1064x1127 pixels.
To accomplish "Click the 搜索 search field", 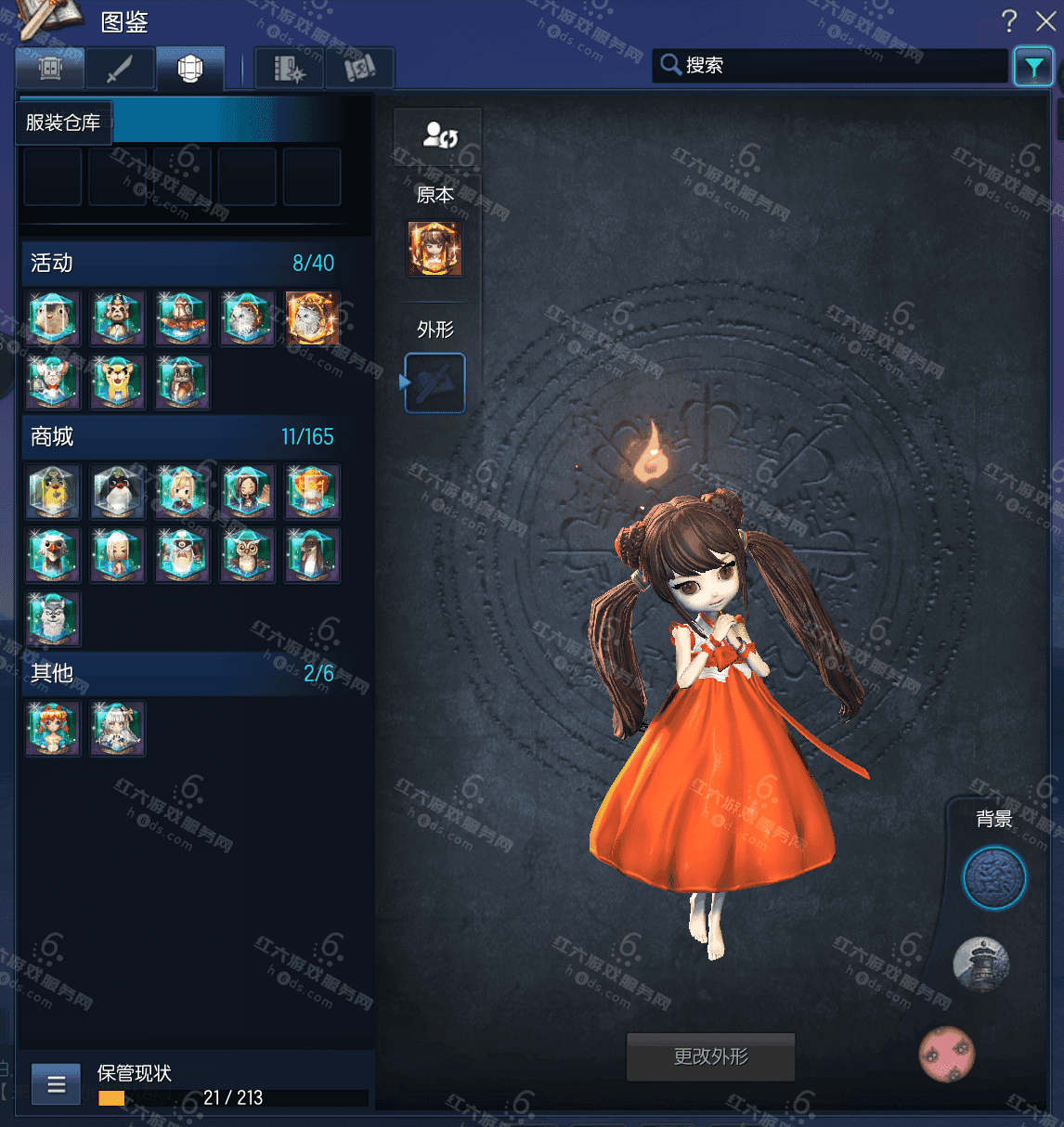I will coord(836,66).
